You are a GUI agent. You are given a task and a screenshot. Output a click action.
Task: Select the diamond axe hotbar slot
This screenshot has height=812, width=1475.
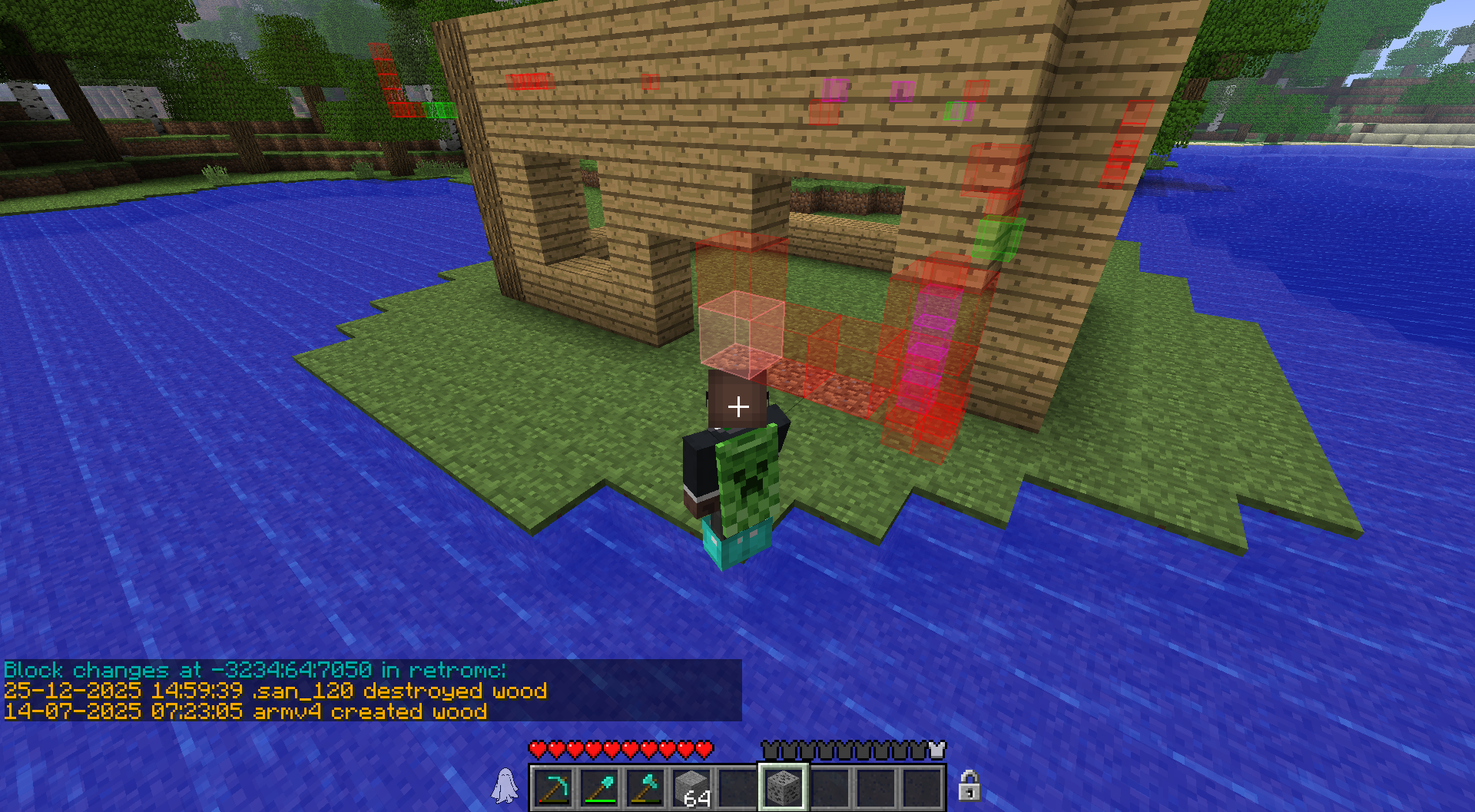(x=645, y=788)
